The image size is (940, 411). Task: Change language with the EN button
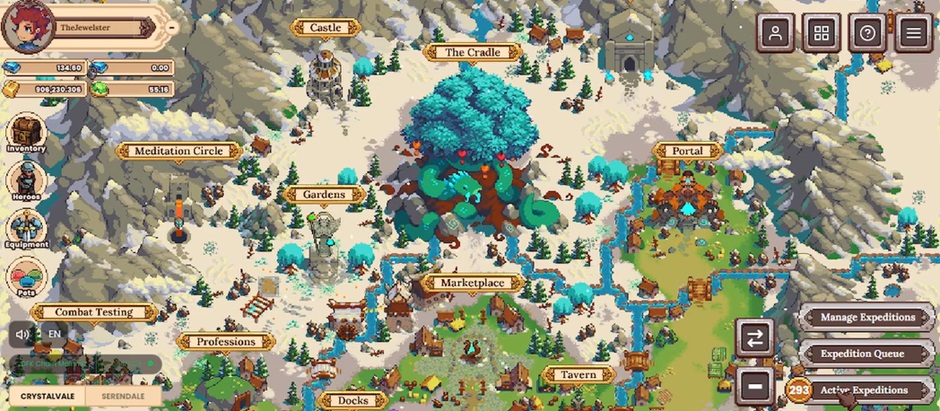coord(54,333)
